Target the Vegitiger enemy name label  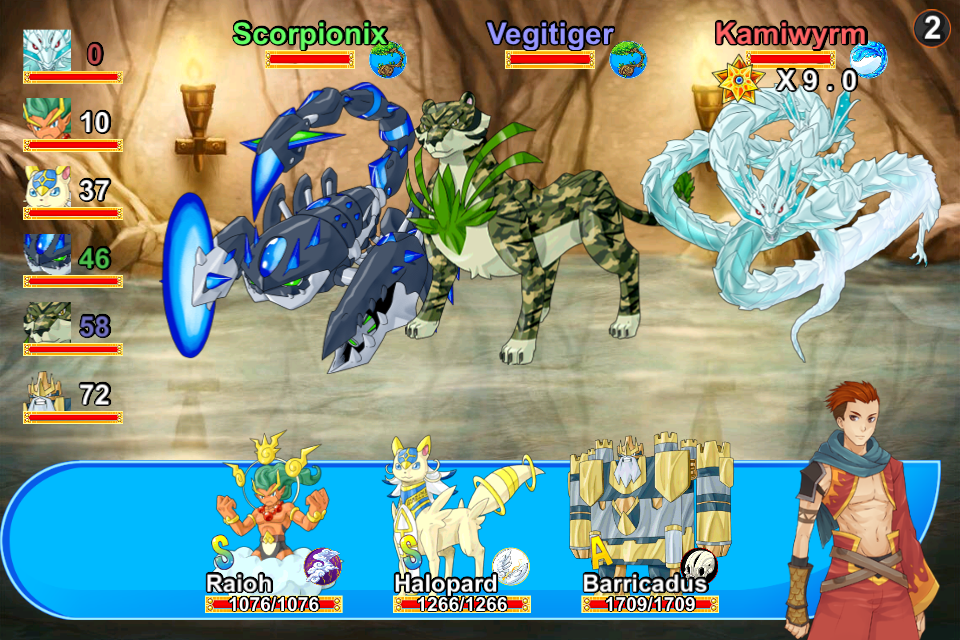tap(550, 33)
